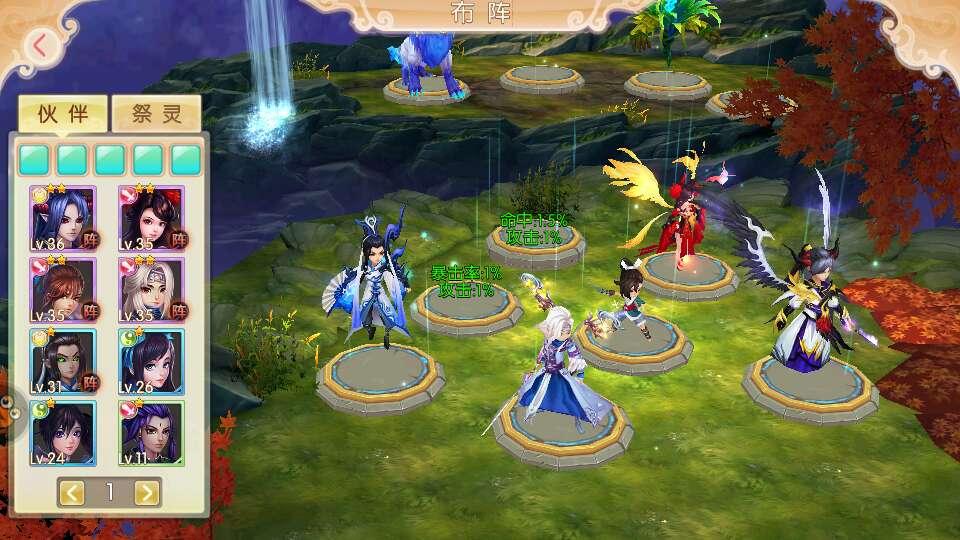The height and width of the screenshot is (540, 960).
Task: Go to the next partner list page
Action: pos(146,492)
